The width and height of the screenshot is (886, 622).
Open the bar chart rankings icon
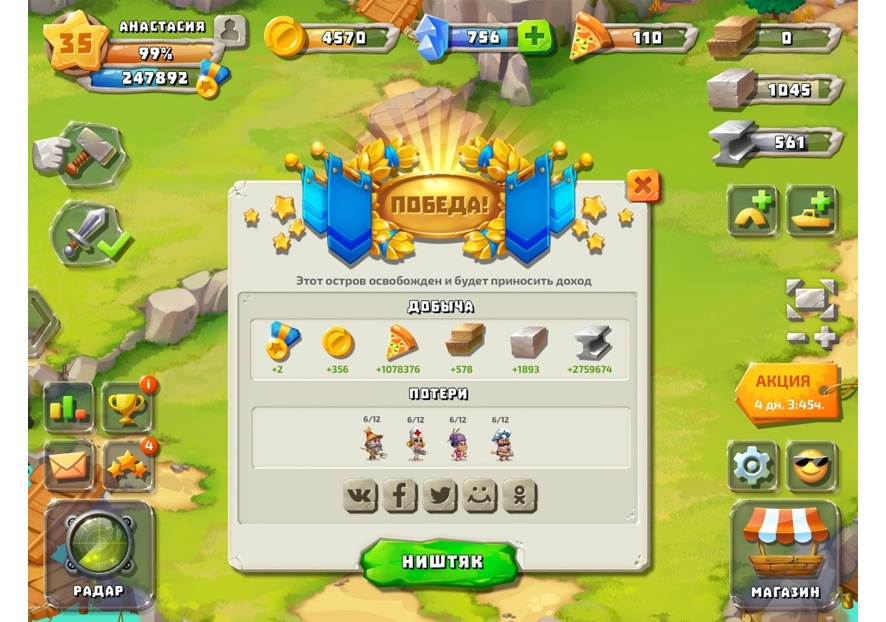click(68, 408)
